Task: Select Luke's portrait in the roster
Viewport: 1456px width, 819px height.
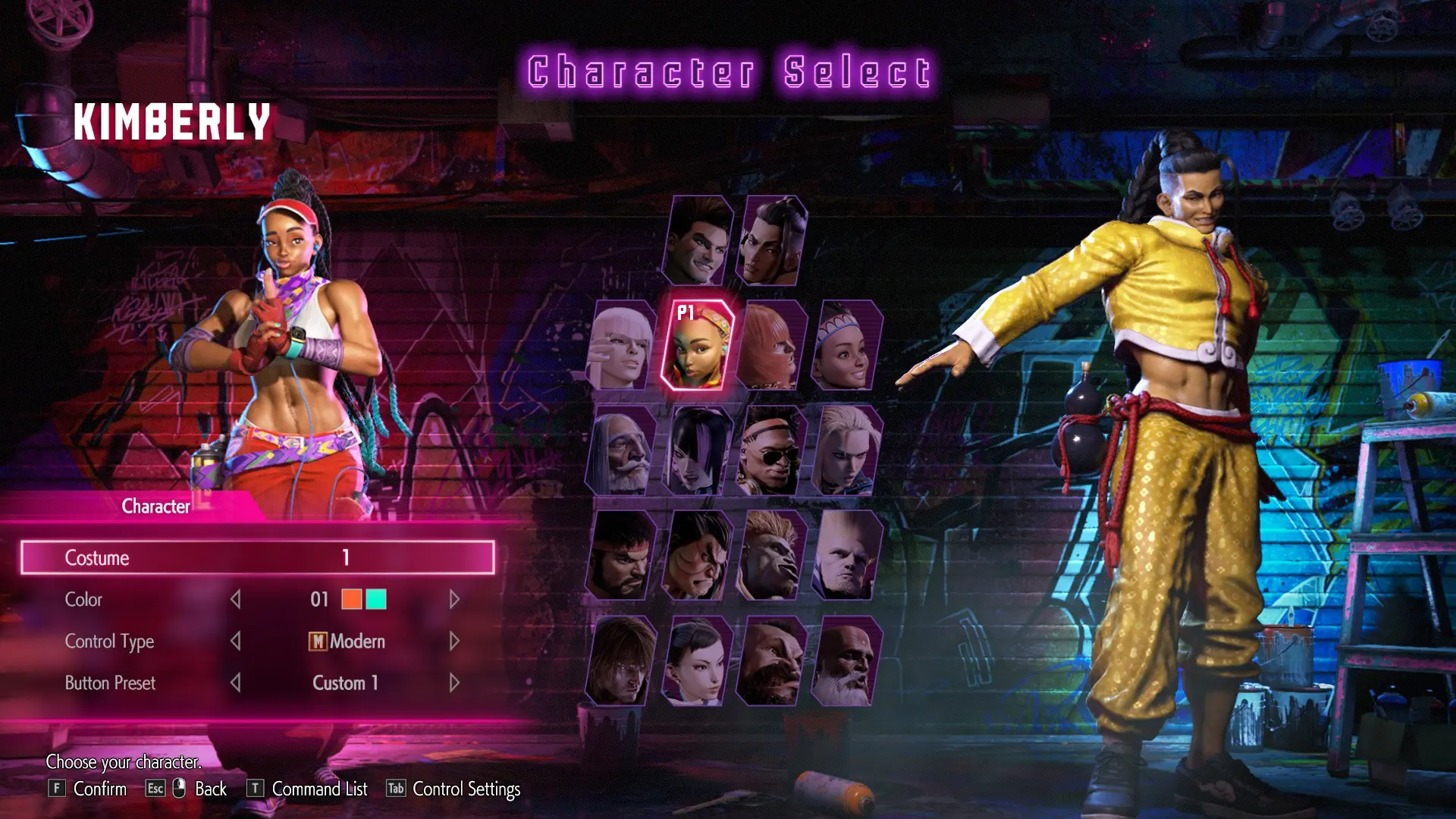Action: 697,240
